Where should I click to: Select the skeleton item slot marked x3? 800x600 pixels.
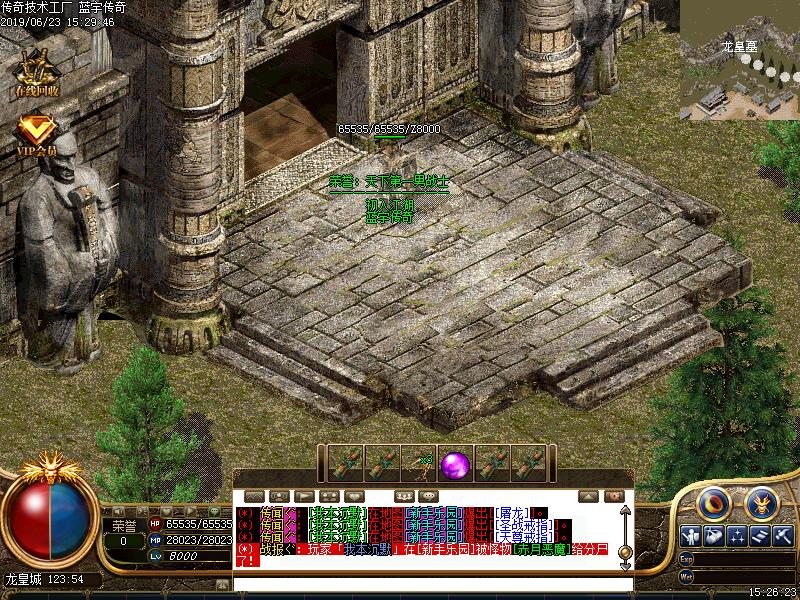[x=419, y=464]
